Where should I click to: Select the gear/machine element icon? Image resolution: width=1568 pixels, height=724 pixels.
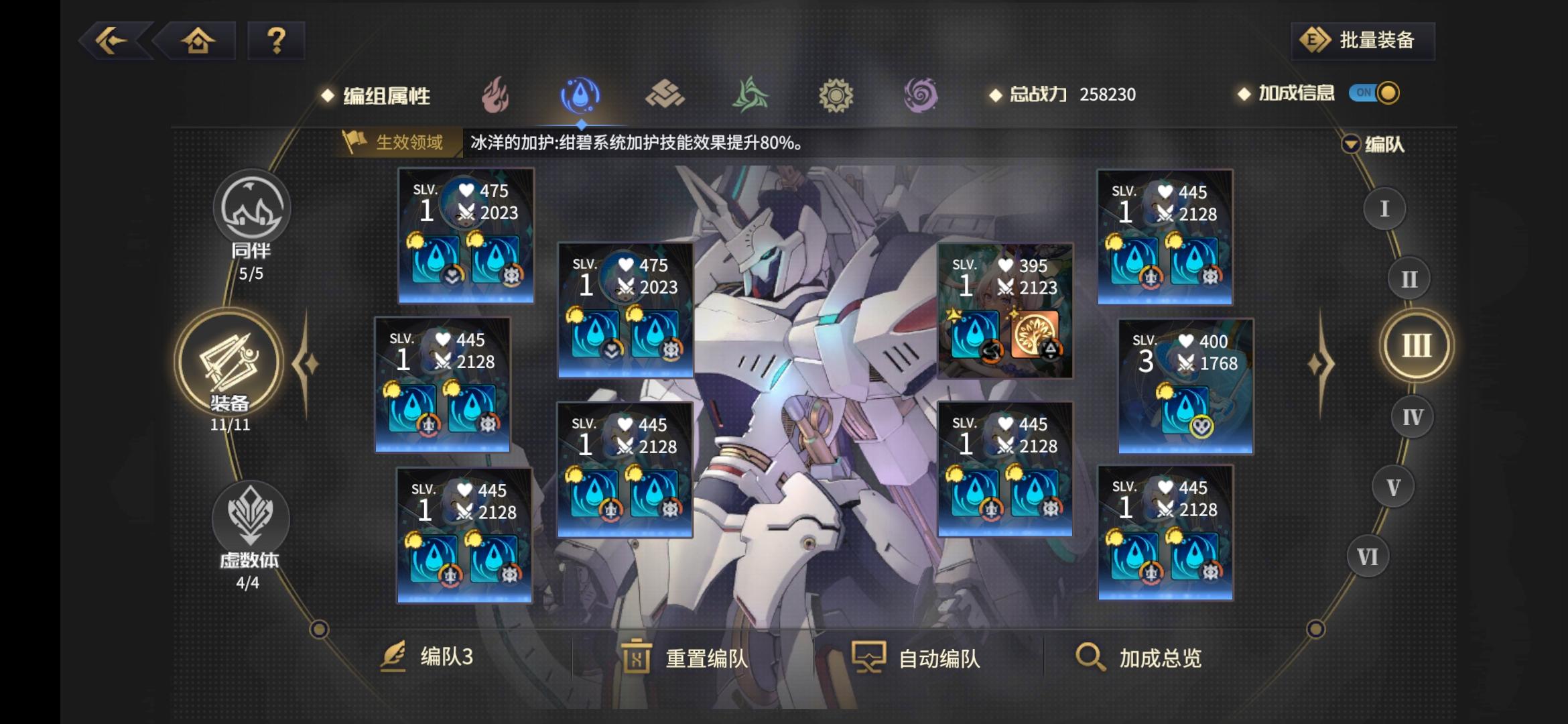[x=836, y=96]
